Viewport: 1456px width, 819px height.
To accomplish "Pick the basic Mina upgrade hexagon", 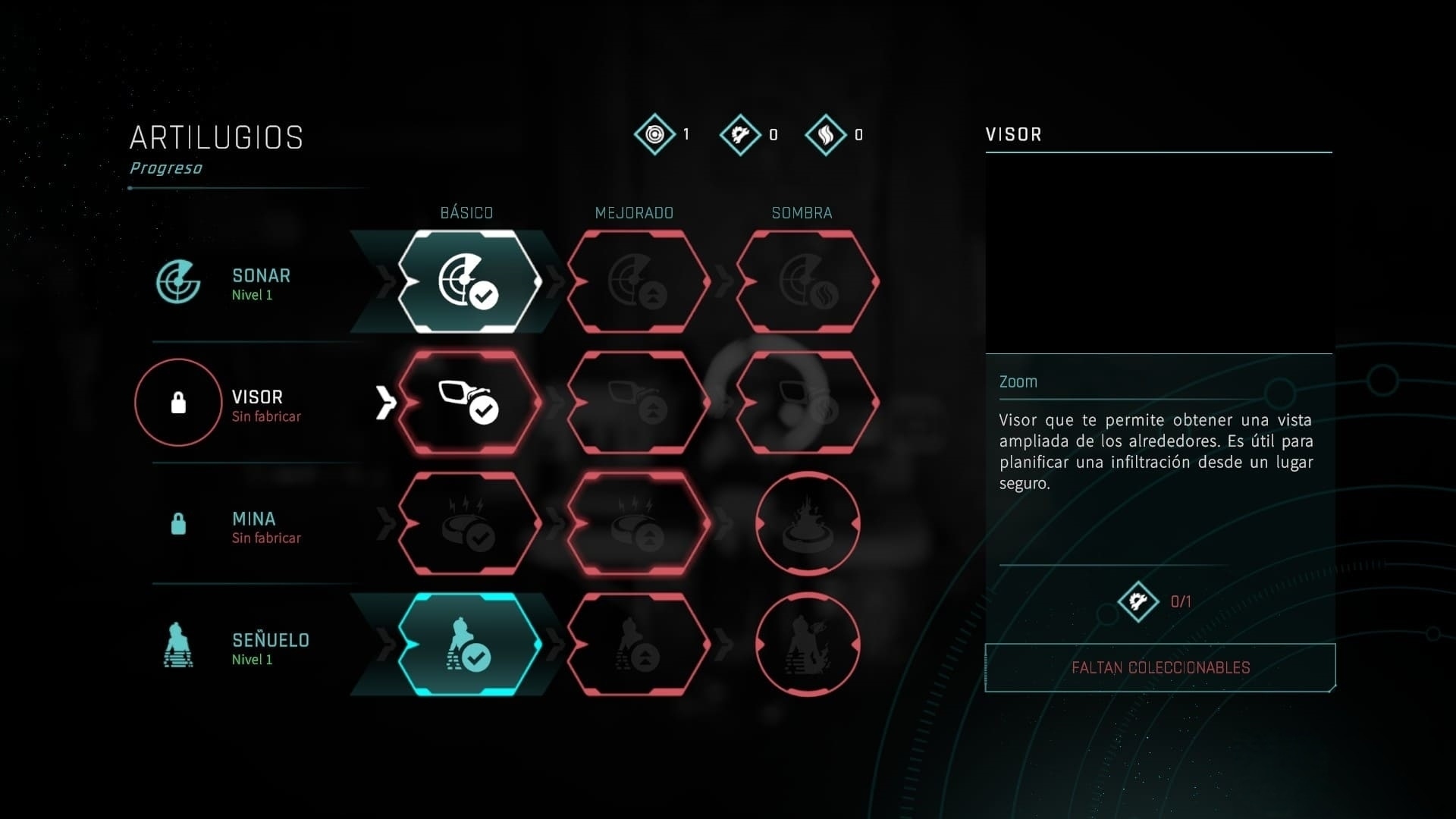I will click(x=469, y=524).
